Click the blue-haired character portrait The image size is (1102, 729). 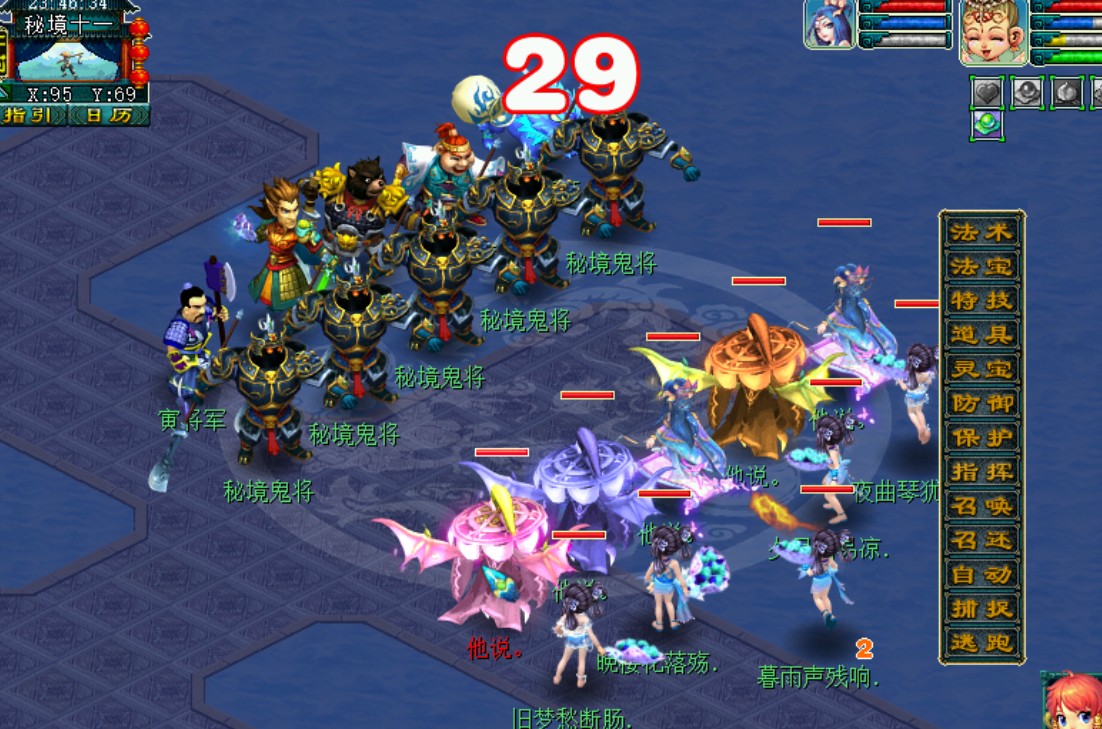click(829, 24)
